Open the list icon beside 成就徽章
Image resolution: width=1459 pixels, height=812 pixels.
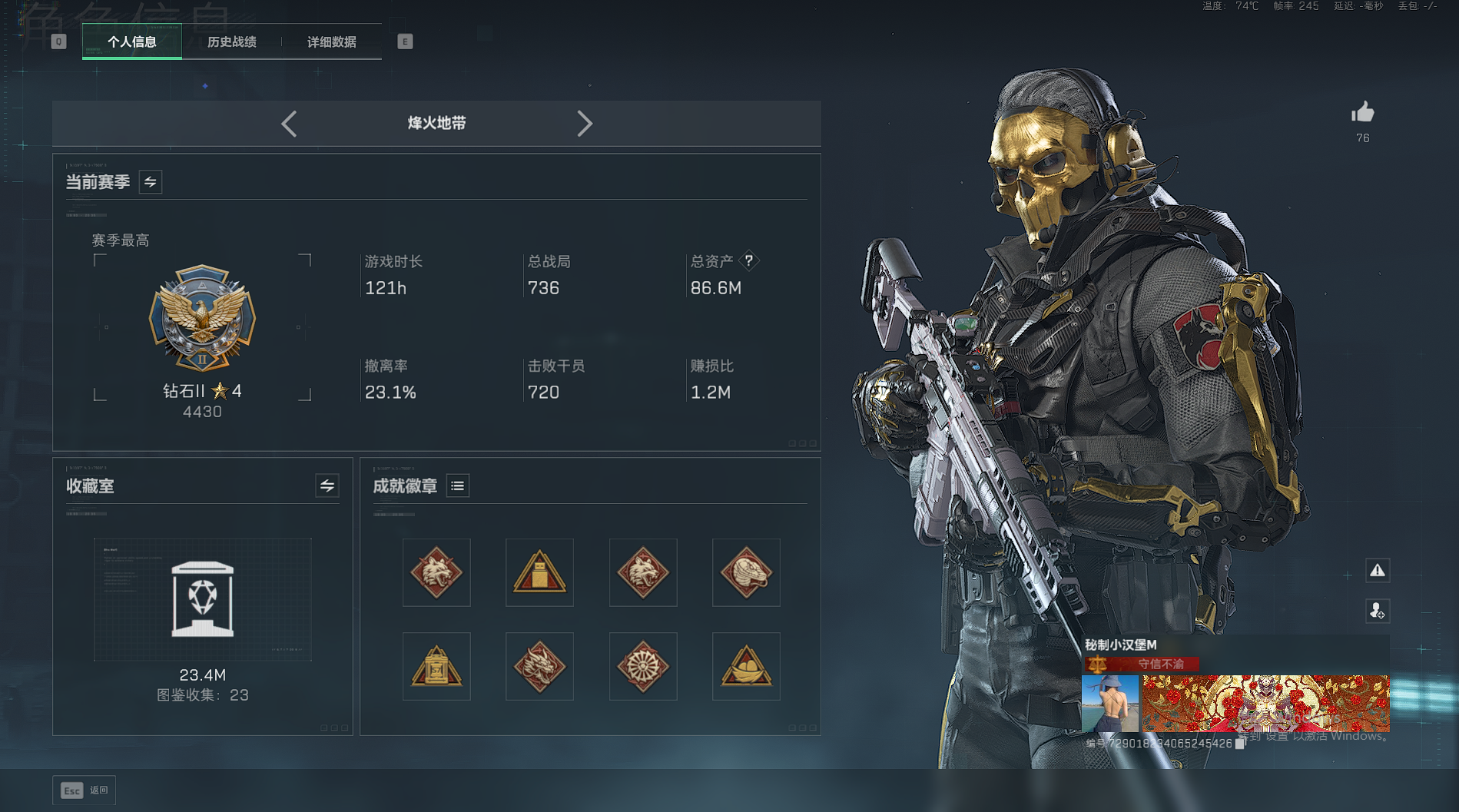click(458, 486)
